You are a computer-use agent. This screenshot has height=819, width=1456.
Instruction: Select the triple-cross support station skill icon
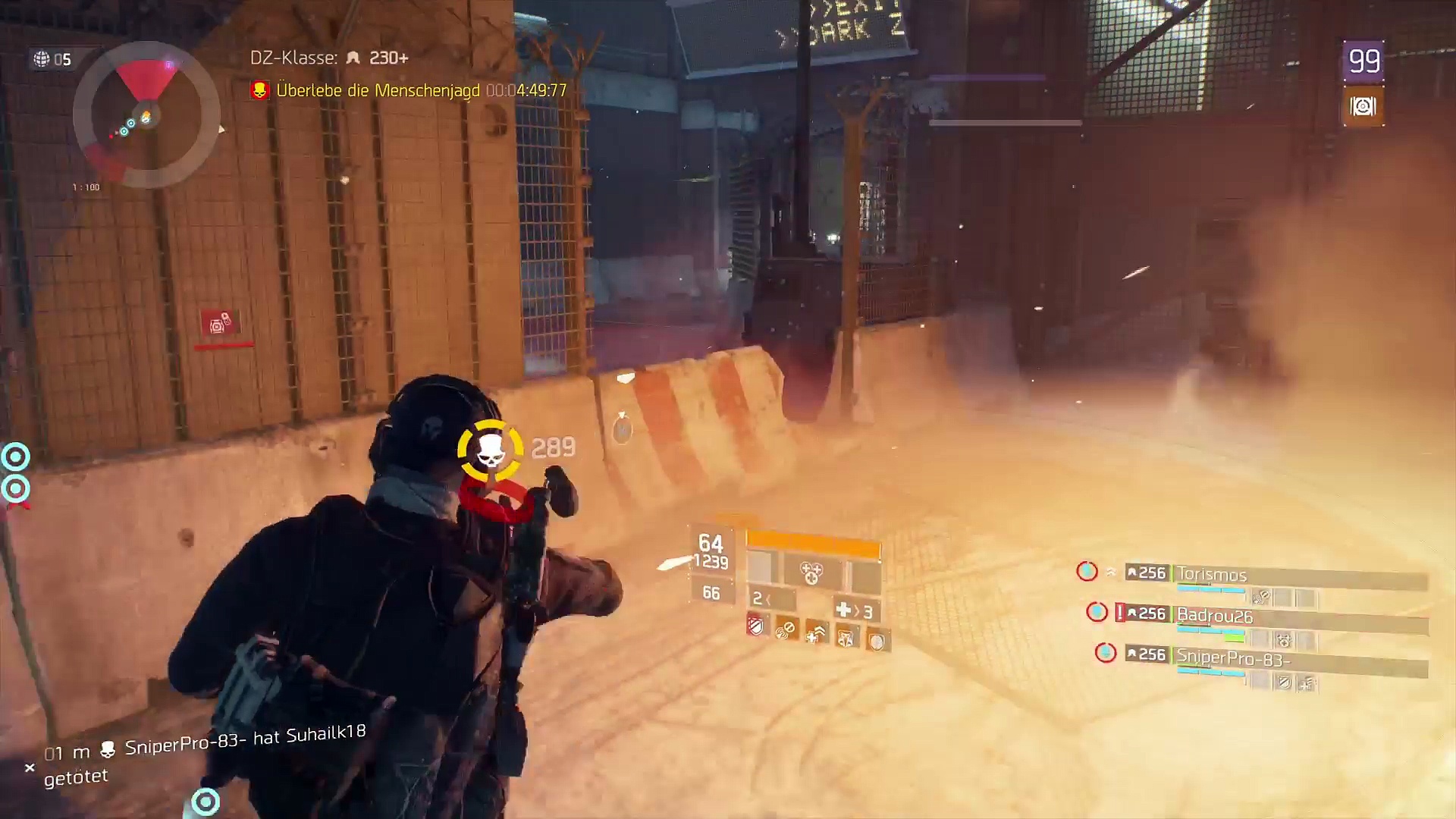coord(811,574)
